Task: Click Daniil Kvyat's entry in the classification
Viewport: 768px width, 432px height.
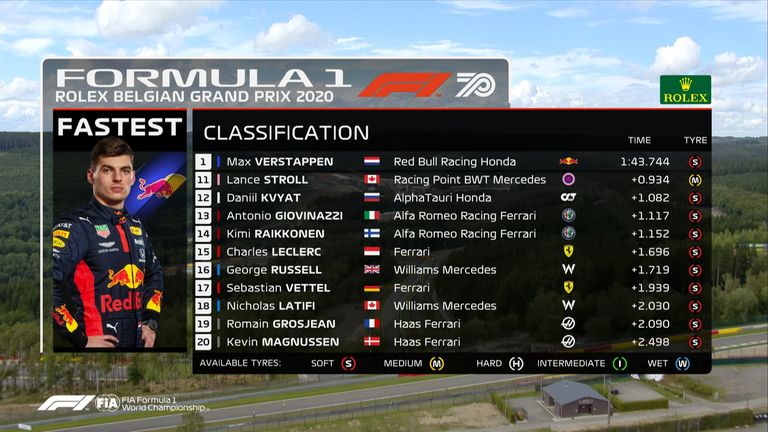Action: [450, 198]
